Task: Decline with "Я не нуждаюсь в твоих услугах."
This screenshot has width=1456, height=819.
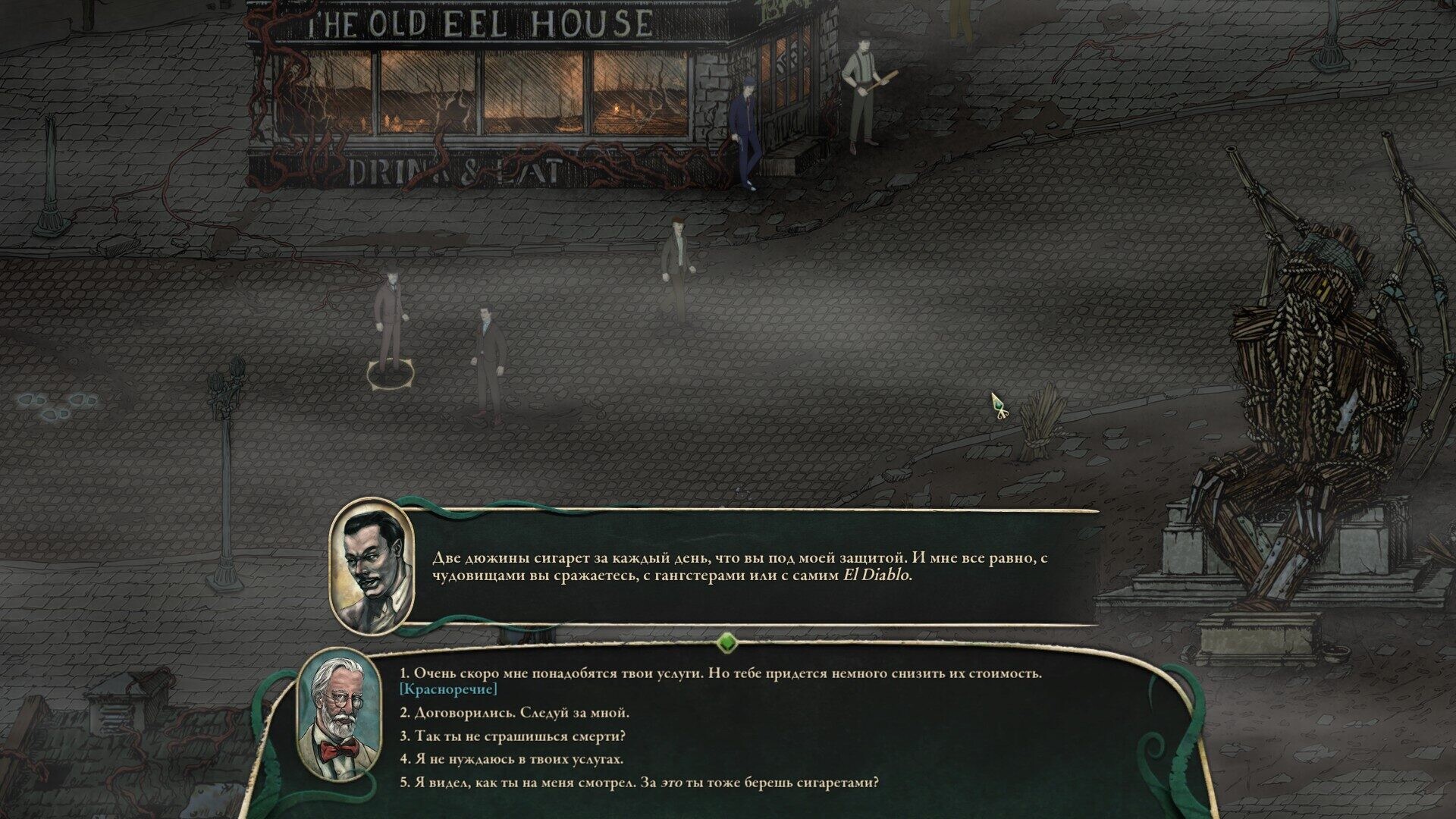Action: 511,759
